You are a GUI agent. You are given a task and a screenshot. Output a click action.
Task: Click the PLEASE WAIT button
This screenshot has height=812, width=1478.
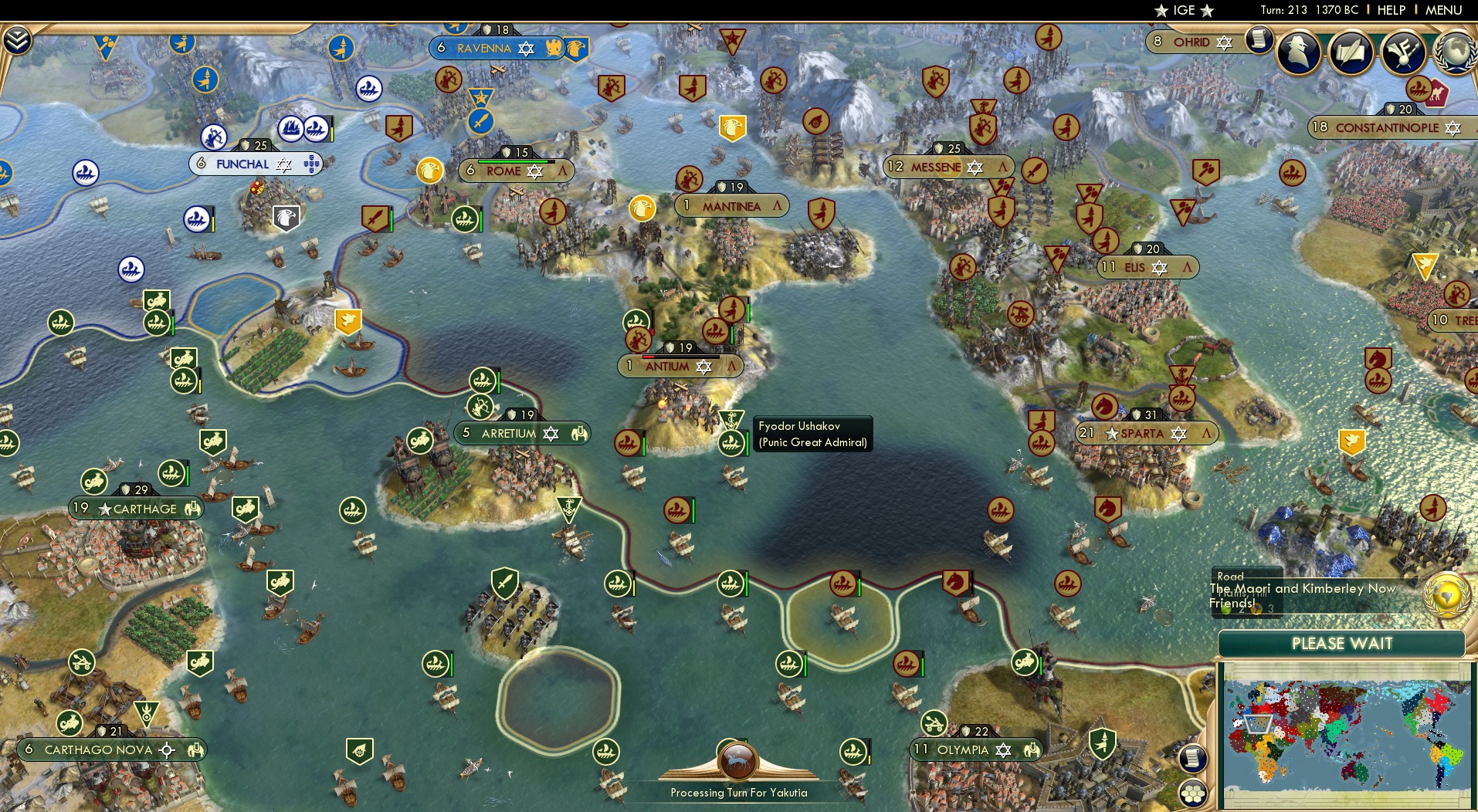(1342, 643)
